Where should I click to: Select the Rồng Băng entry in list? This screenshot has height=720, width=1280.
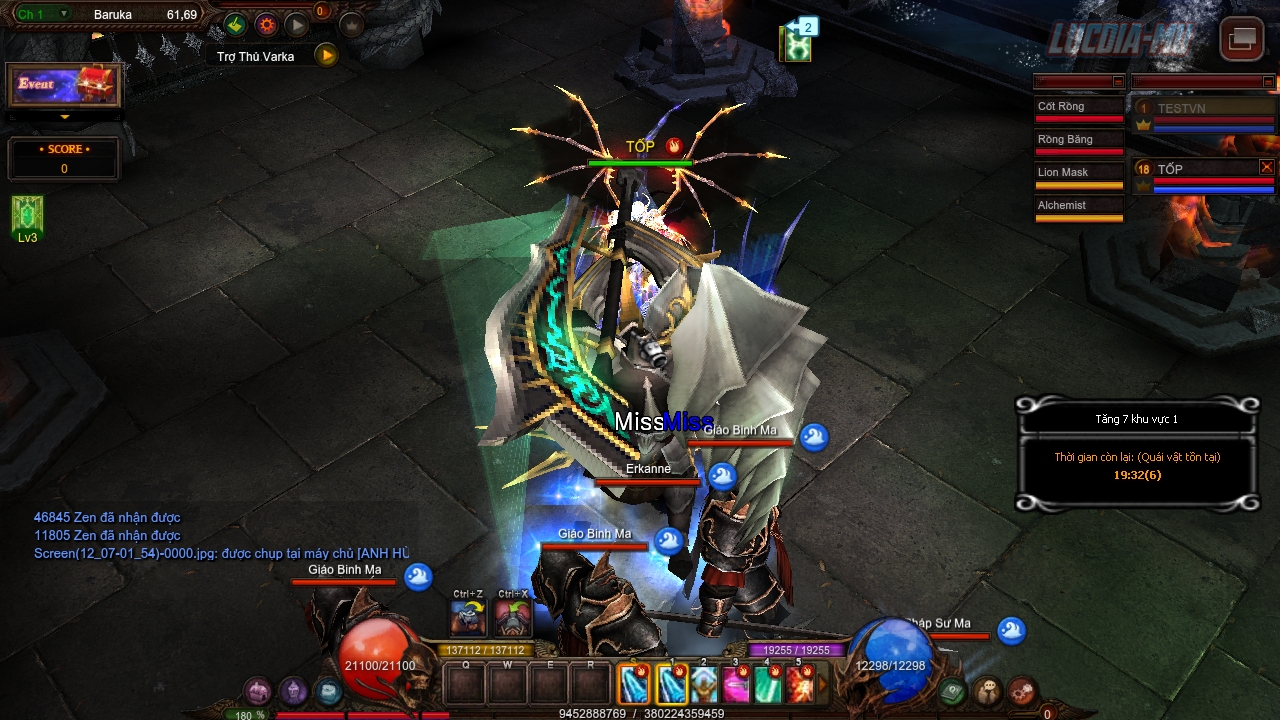tap(1079, 141)
